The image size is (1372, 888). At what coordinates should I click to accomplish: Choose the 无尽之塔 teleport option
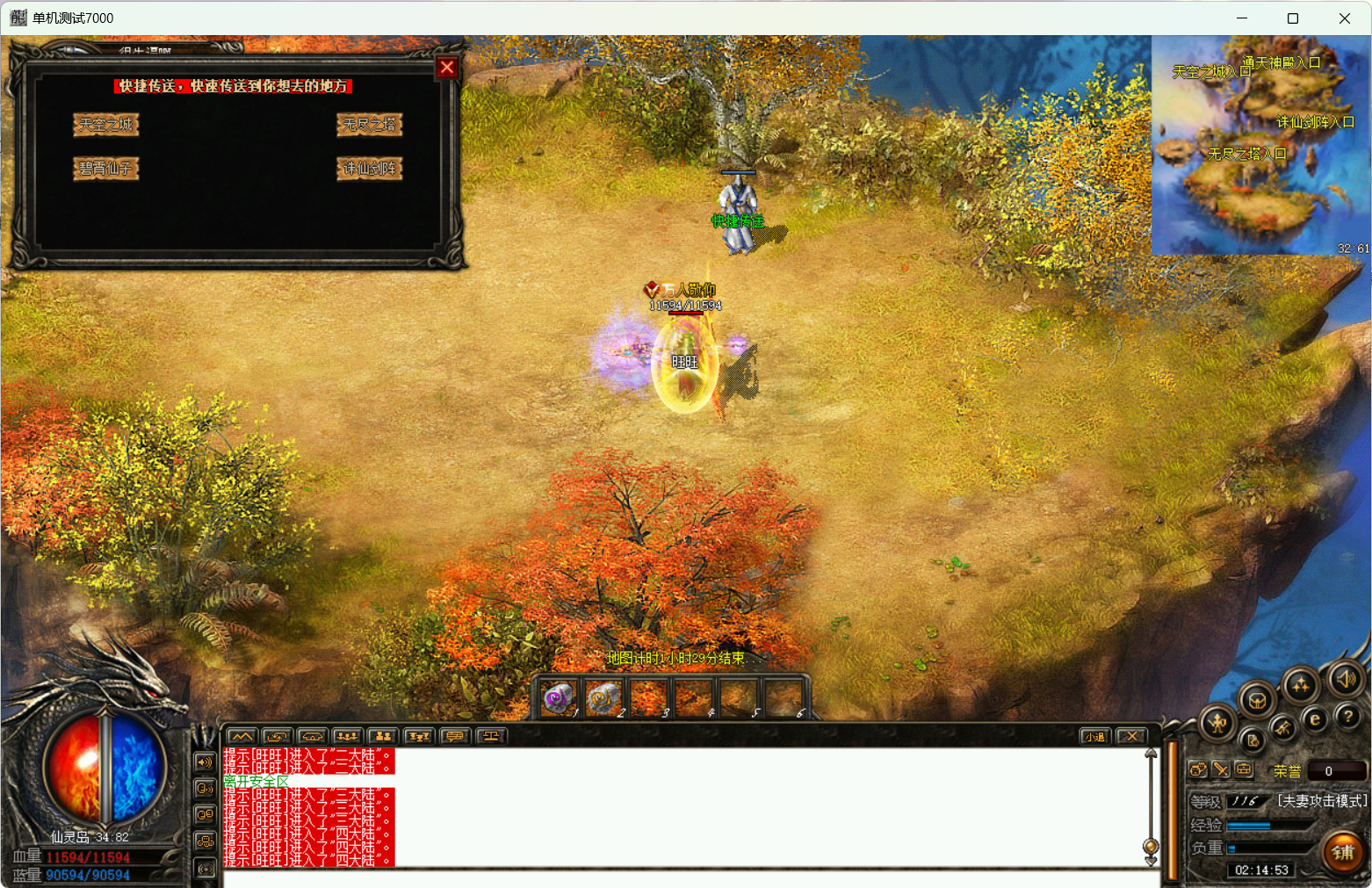[369, 125]
